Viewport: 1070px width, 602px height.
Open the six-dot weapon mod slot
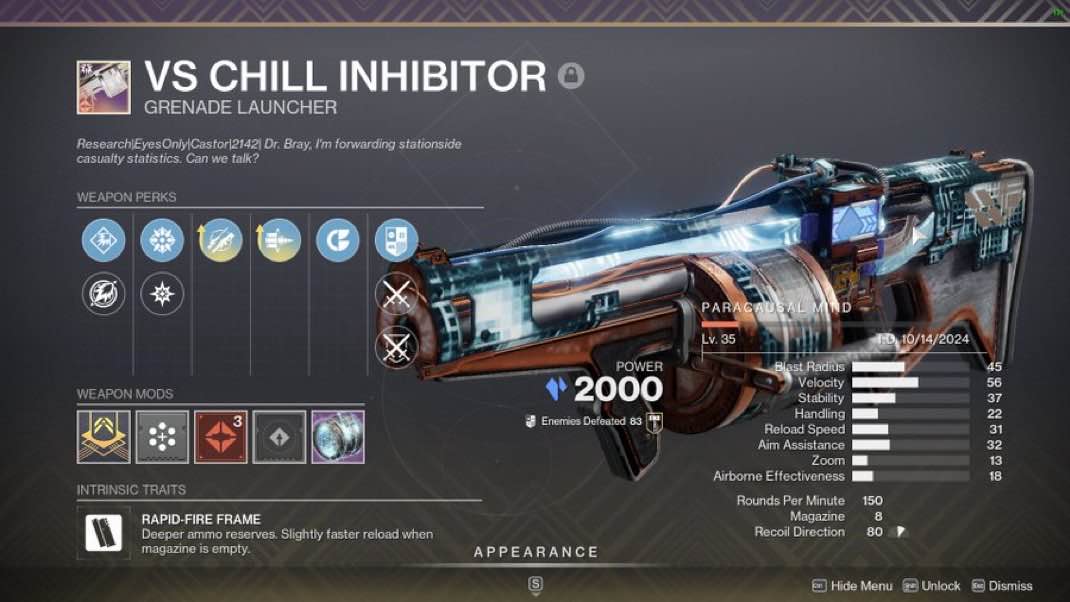click(x=162, y=436)
